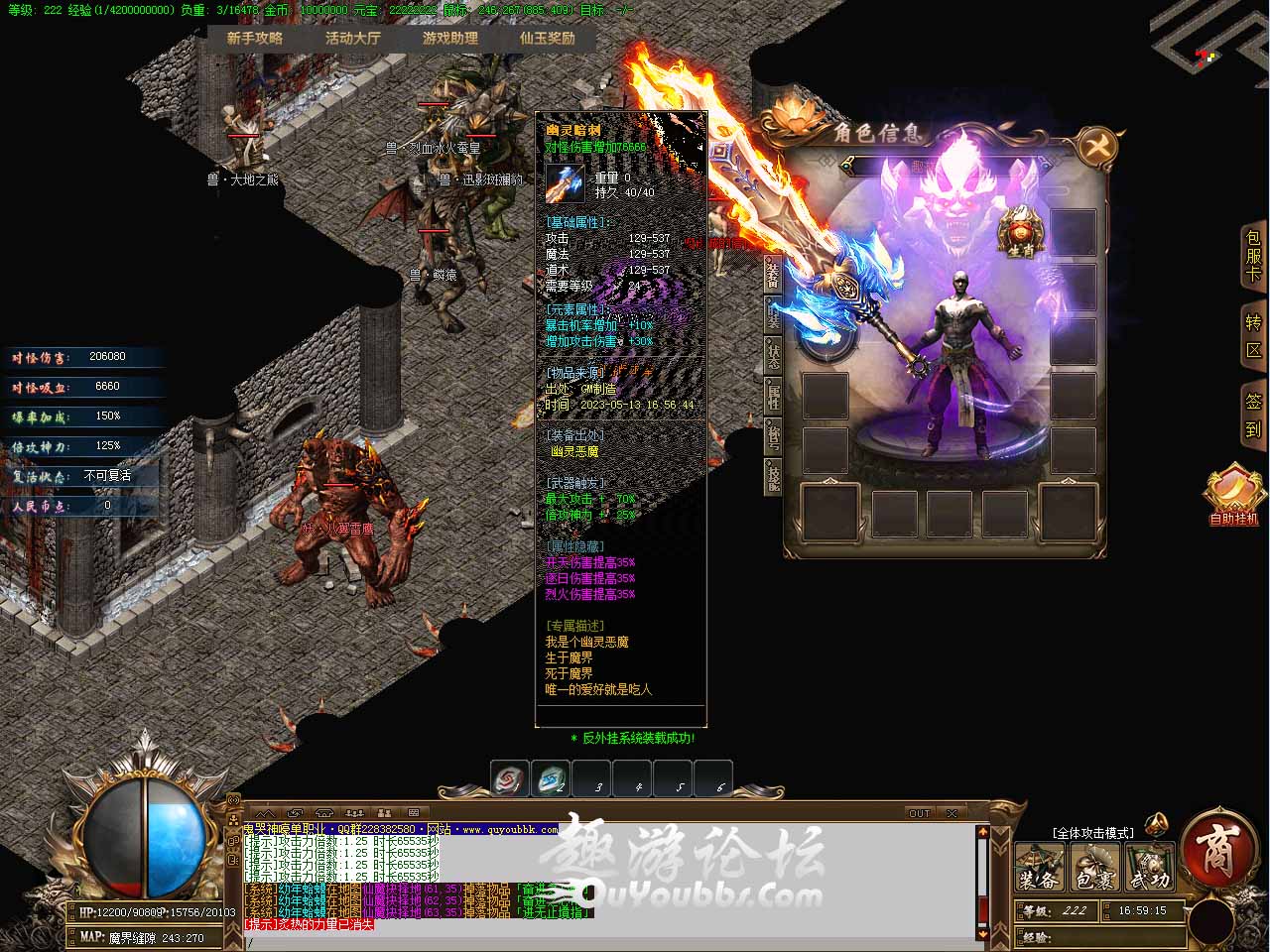
Task: Switch to the 属性 attributes side tab
Action: click(773, 396)
